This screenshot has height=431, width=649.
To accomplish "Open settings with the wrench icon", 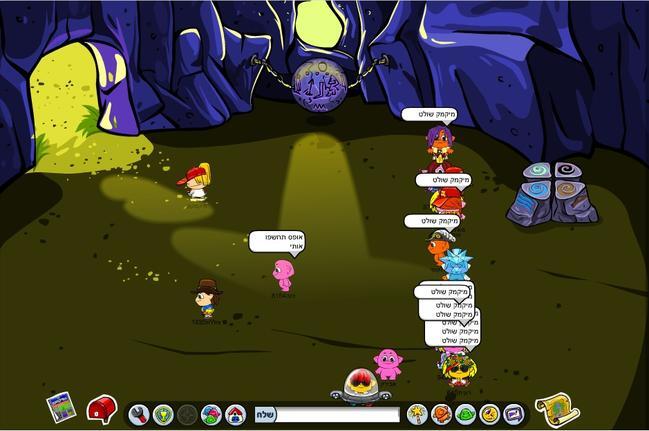I will tap(139, 413).
